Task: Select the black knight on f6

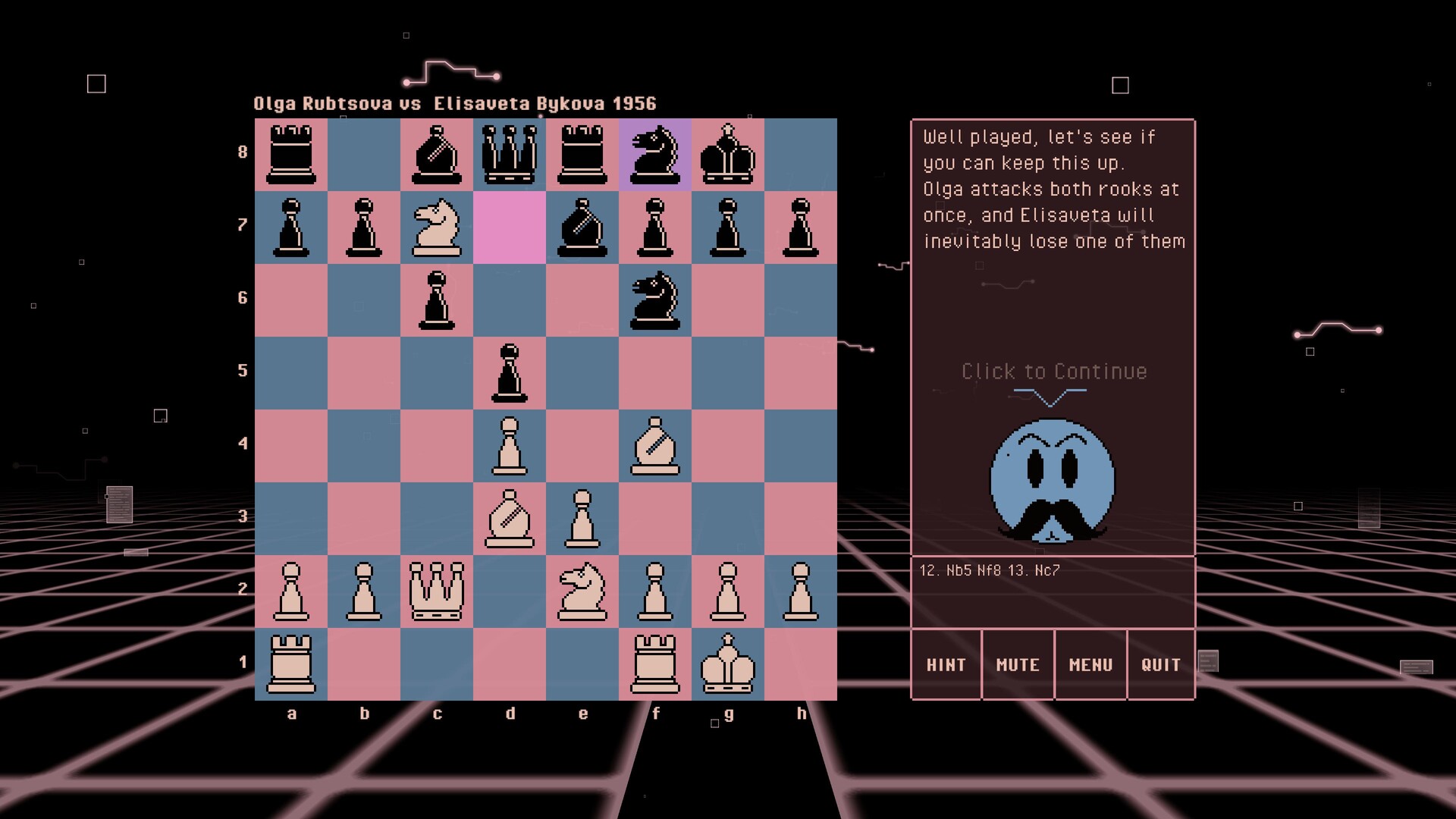Action: pyautogui.click(x=657, y=299)
